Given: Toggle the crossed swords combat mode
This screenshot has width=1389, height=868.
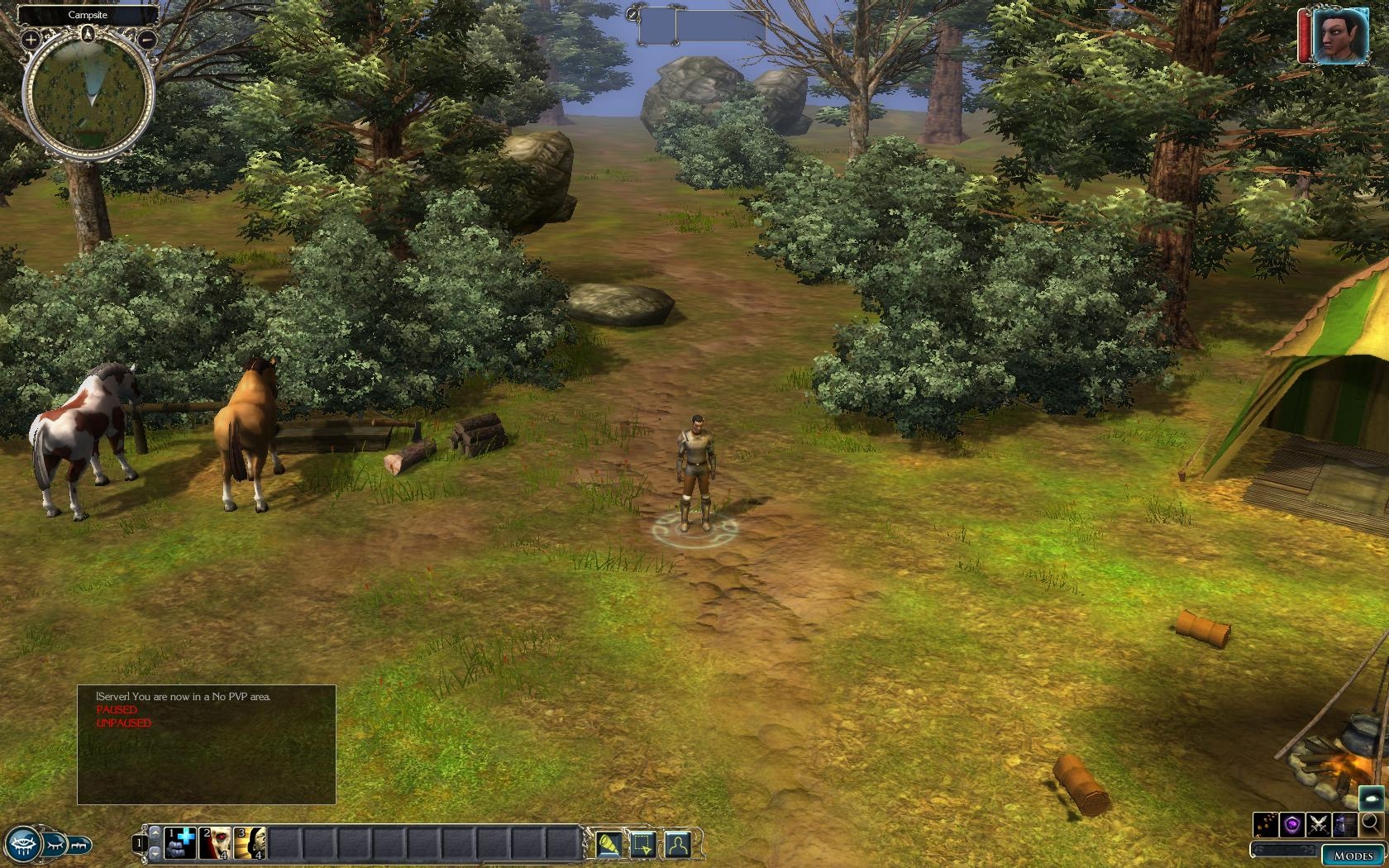Looking at the screenshot, I should click(1319, 824).
